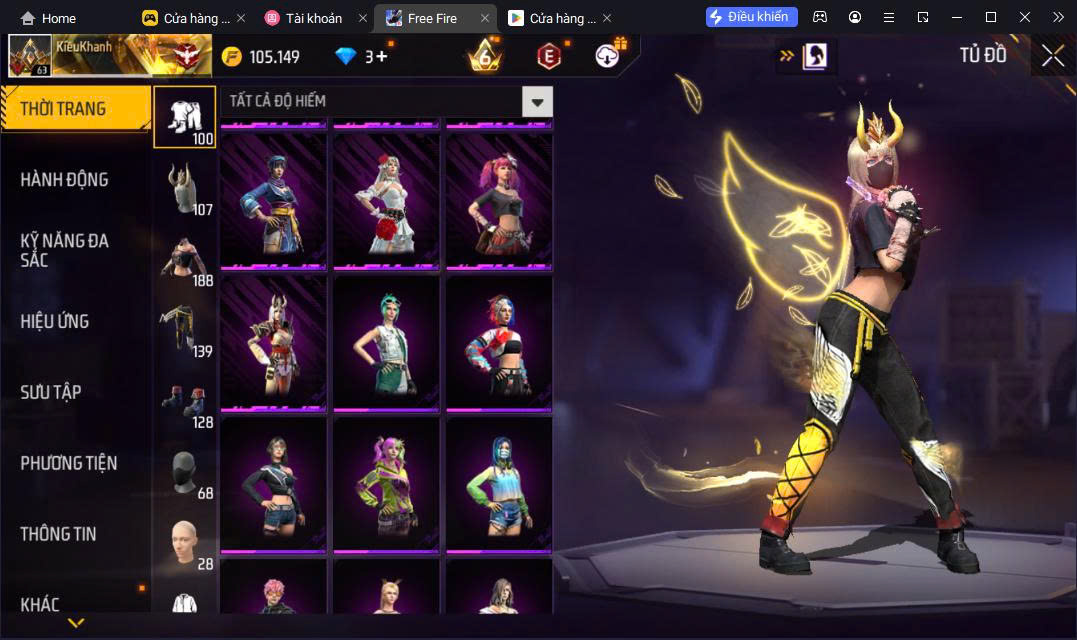
Task: Switch to the Free Fire window tab
Action: pos(432,18)
